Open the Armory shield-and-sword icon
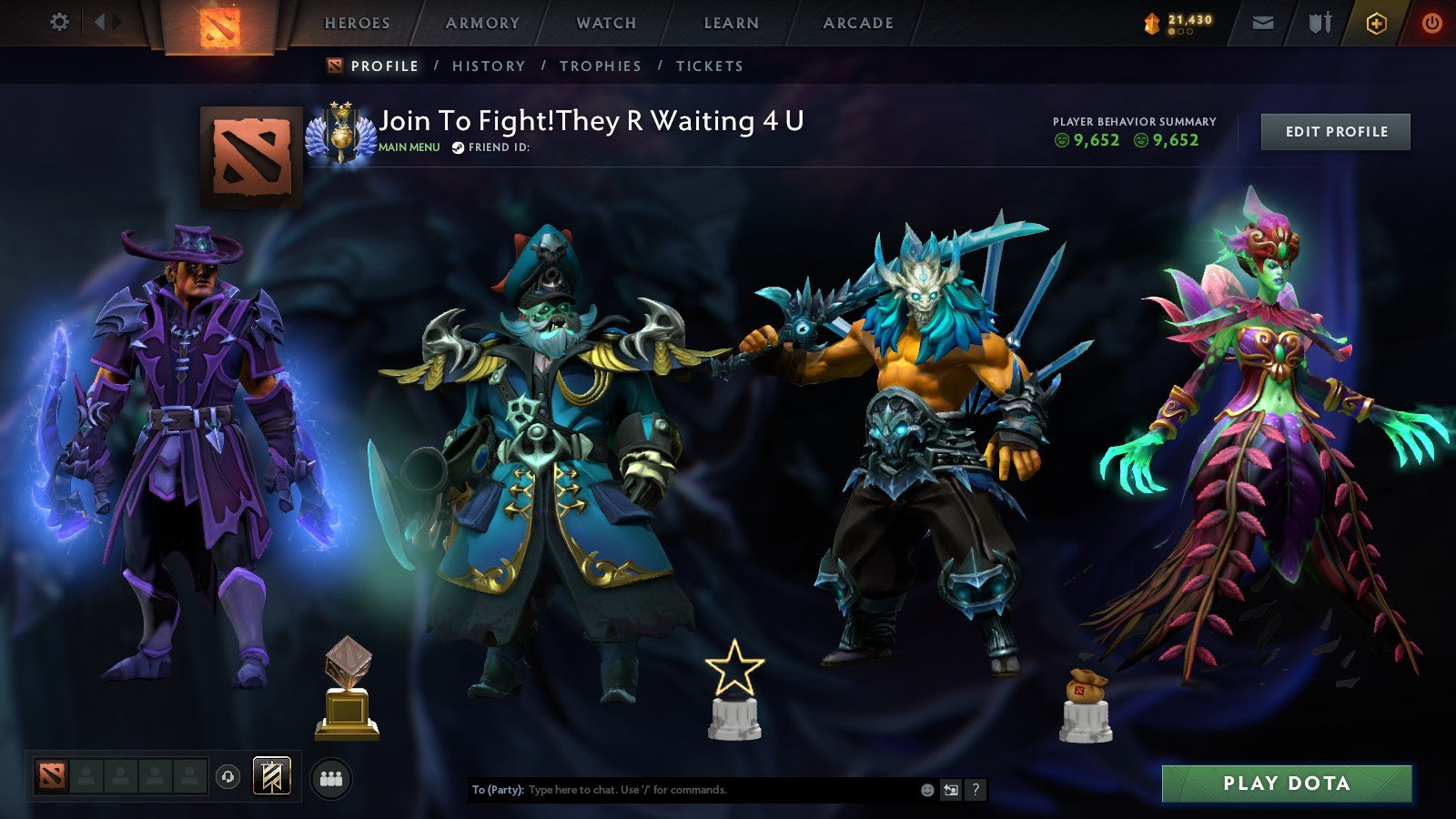Image resolution: width=1456 pixels, height=819 pixels. (x=1319, y=23)
